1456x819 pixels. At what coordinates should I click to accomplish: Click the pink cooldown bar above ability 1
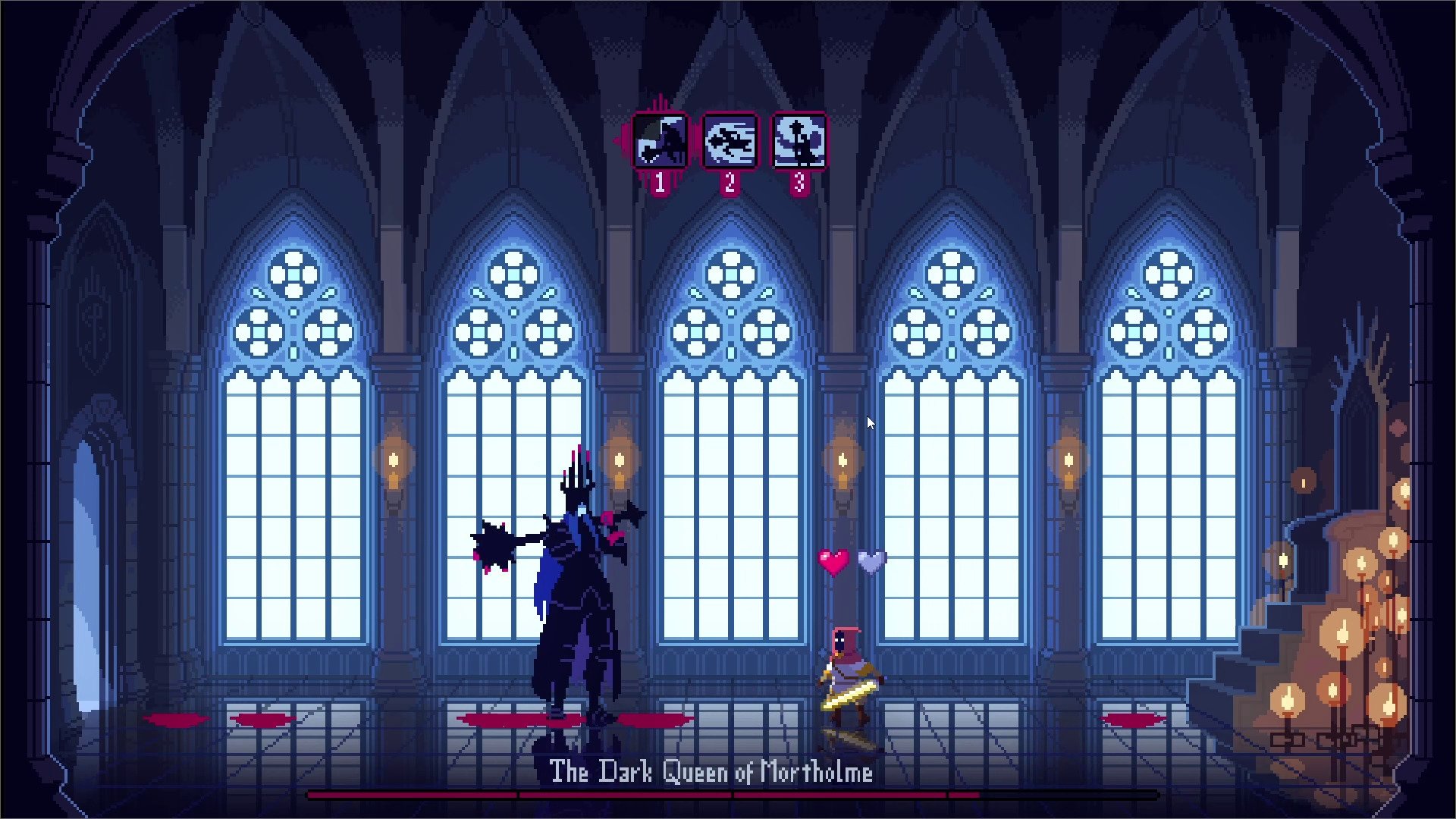pyautogui.click(x=659, y=108)
